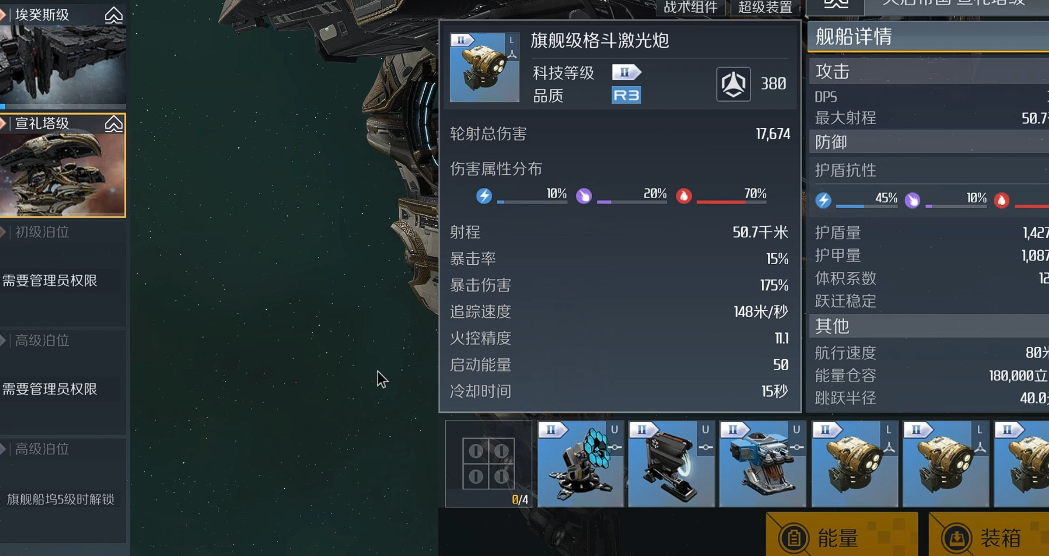Click the laser cannon icon in the tooltip
This screenshot has height=556, width=1049.
tap(484, 68)
